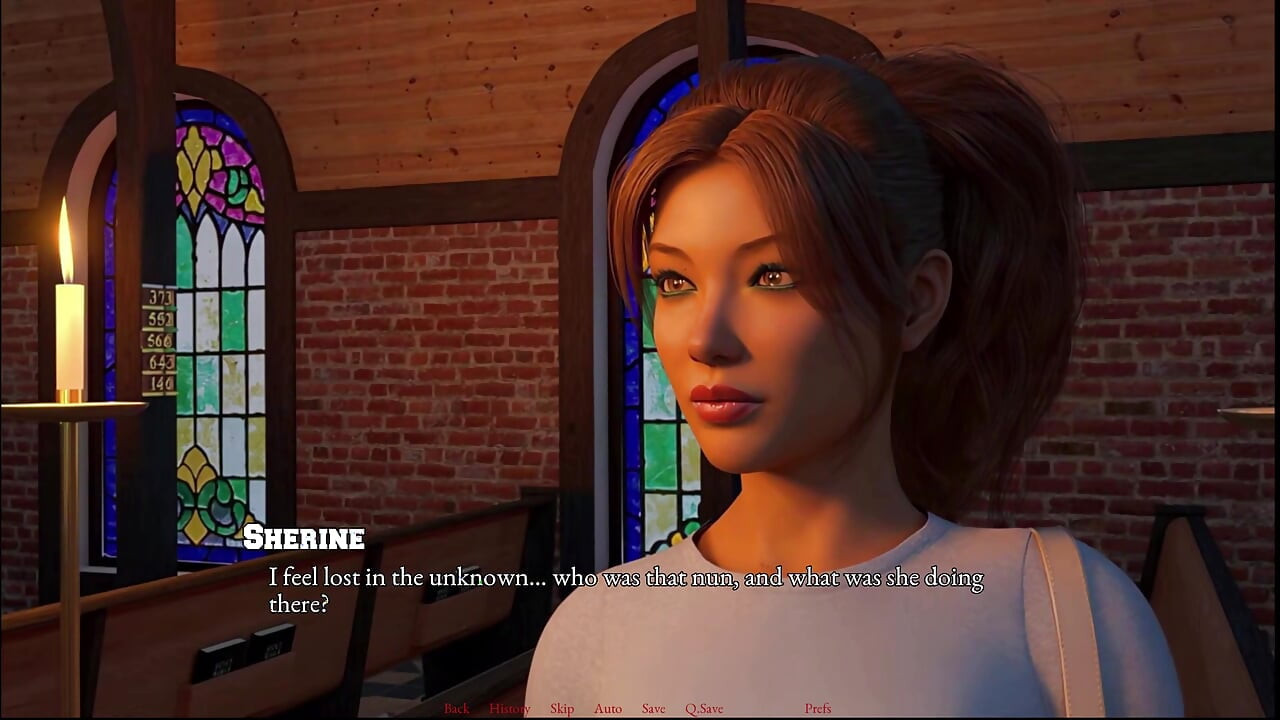
Task: Enable Skip mode
Action: [562, 708]
